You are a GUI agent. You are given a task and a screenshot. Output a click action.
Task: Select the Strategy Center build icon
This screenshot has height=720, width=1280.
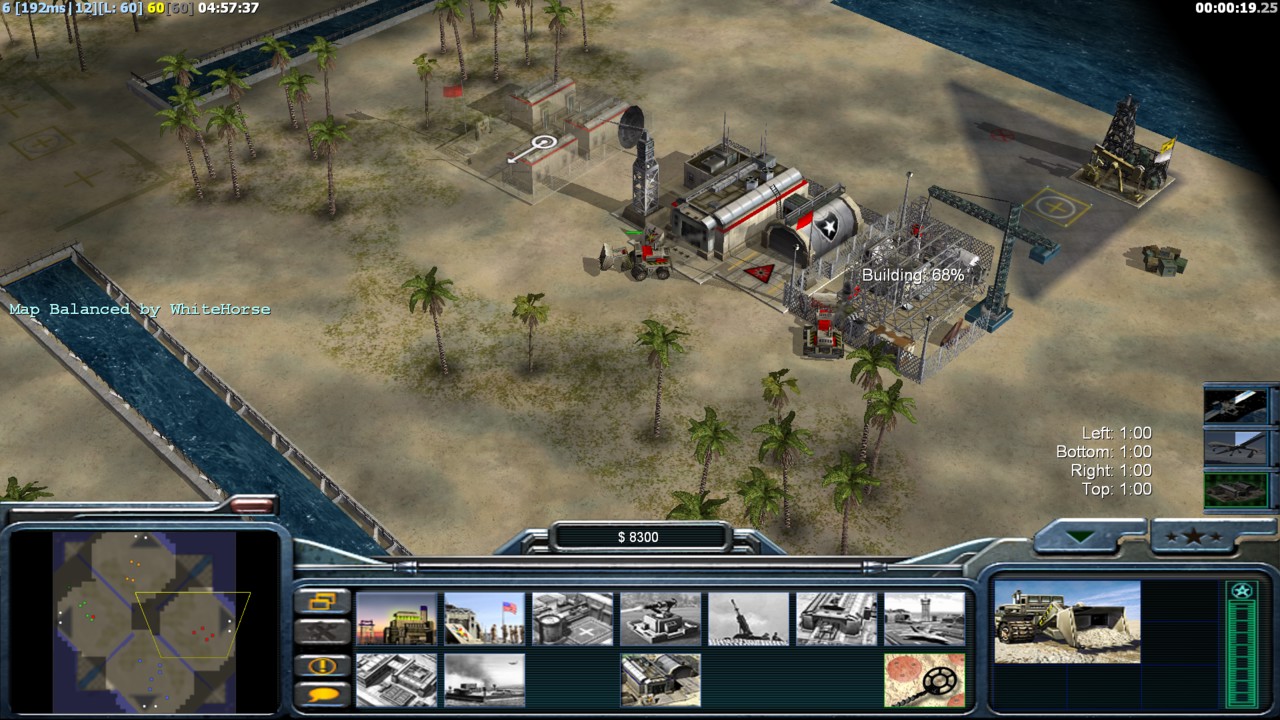[x=396, y=680]
